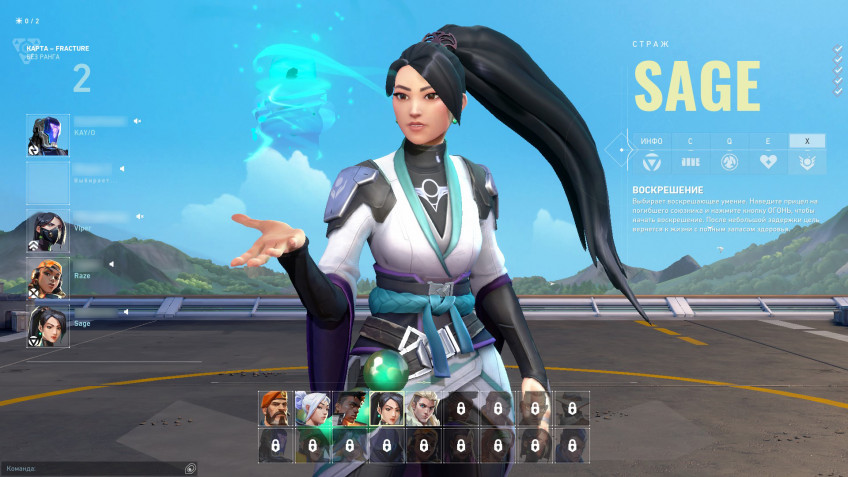Click the heart healing ability icon

click(x=767, y=162)
